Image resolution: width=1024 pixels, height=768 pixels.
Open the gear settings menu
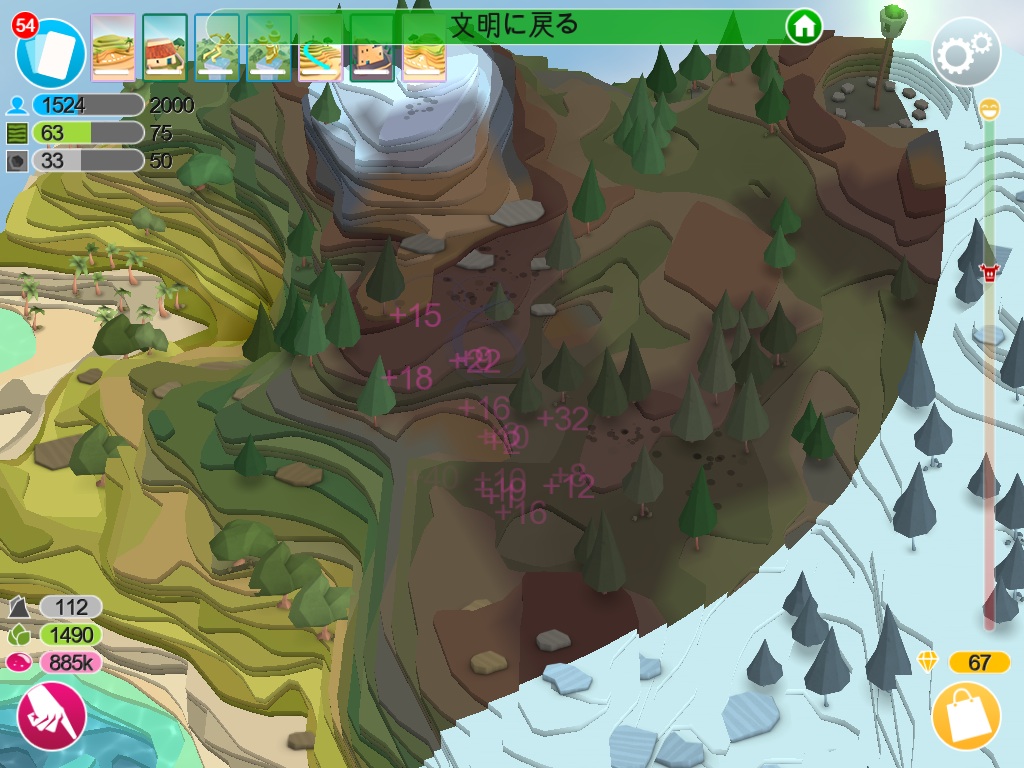point(965,52)
